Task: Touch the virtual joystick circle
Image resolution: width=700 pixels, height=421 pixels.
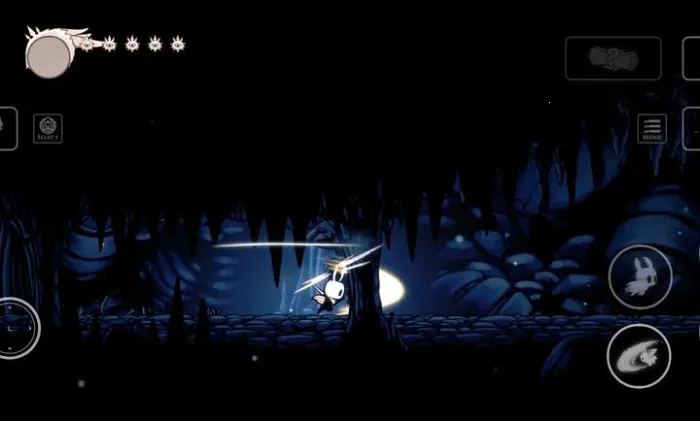Action: (16, 328)
